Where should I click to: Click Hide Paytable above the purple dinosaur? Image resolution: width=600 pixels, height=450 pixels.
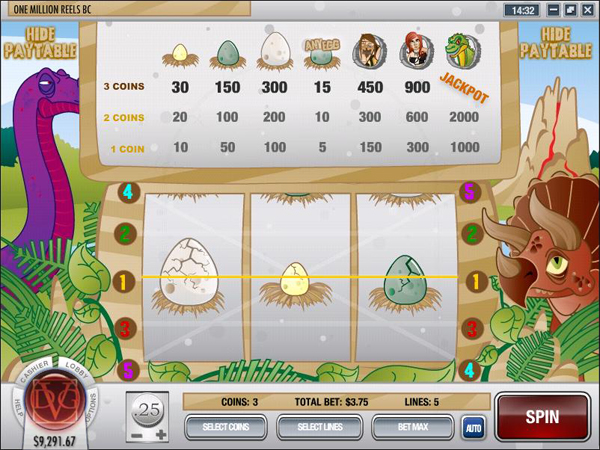[x=34, y=42]
